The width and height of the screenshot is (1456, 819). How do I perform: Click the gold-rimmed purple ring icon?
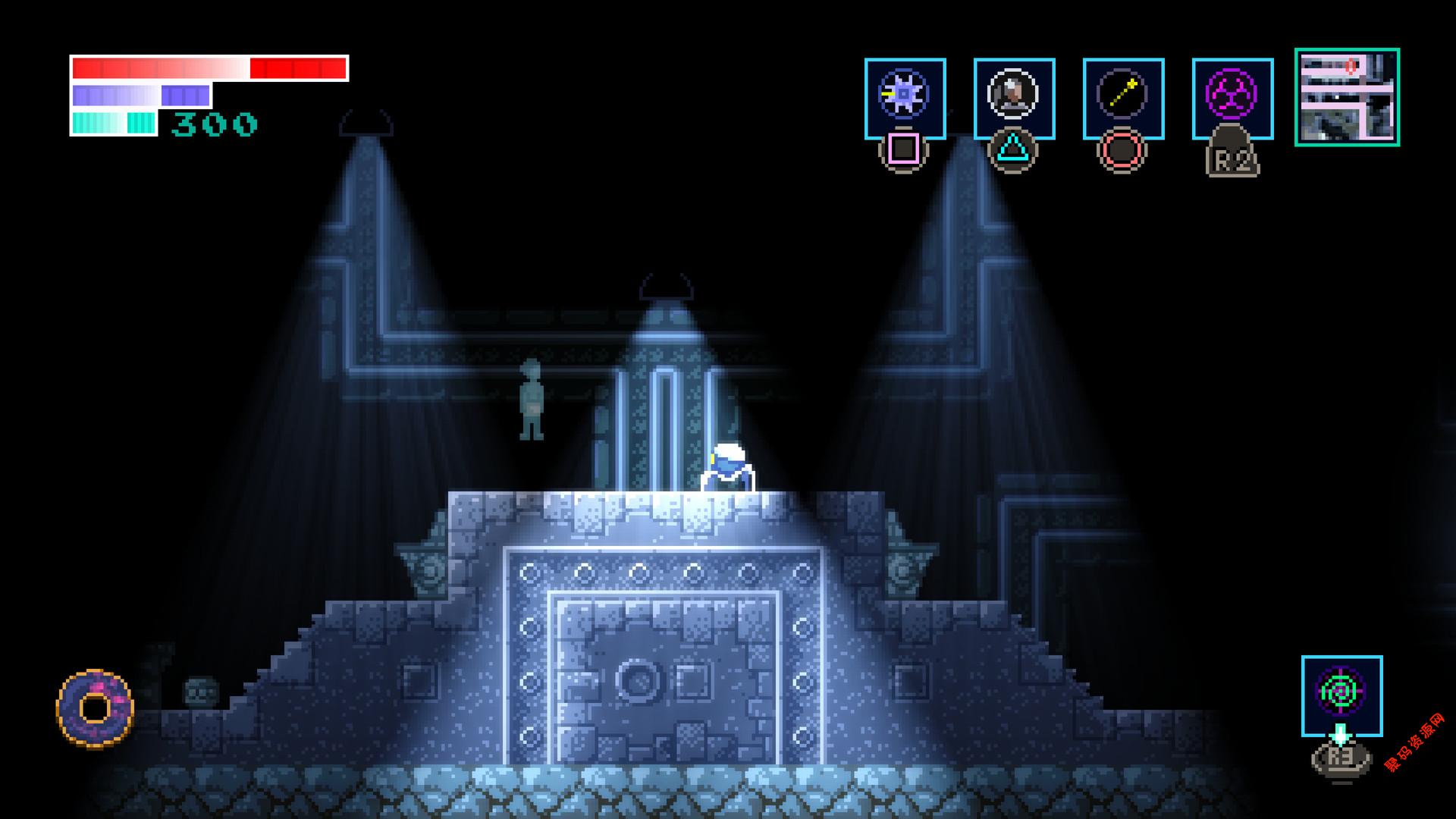[x=95, y=708]
